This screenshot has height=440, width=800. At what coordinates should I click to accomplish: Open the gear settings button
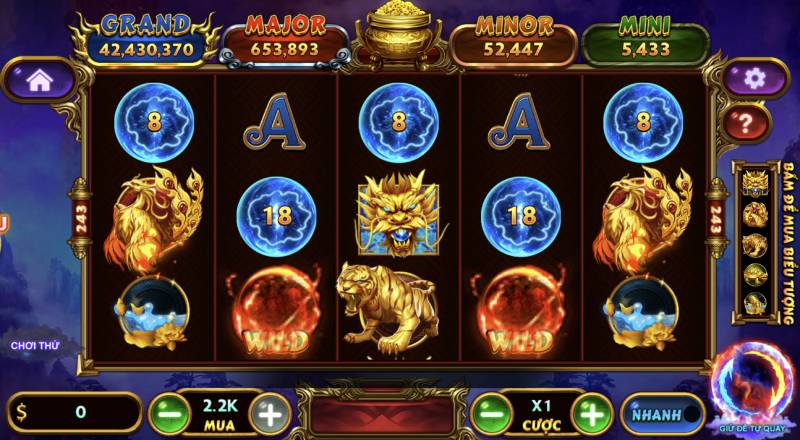[756, 77]
